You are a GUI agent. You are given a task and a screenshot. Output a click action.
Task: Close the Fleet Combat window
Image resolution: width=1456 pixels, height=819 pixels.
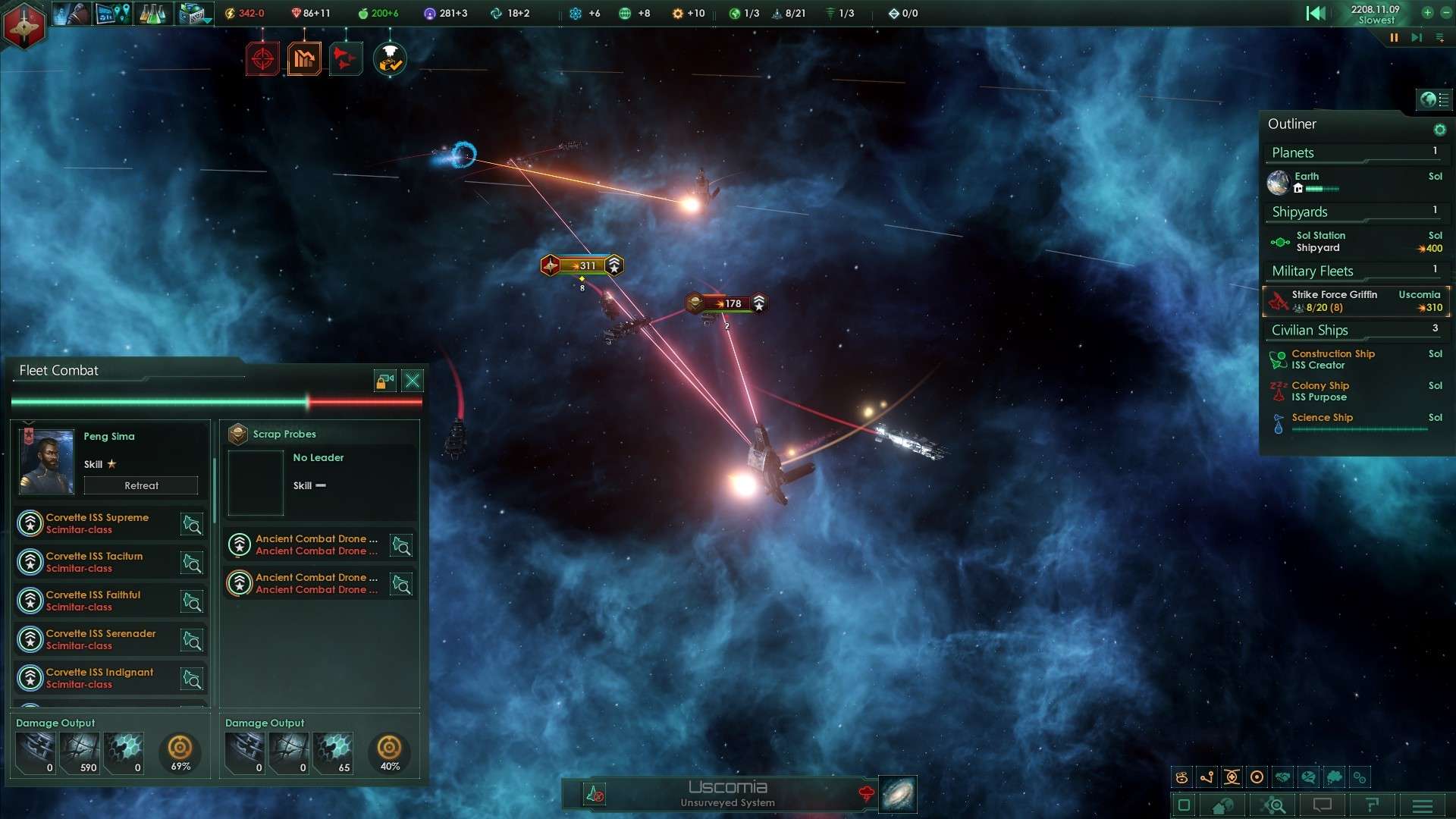[413, 381]
